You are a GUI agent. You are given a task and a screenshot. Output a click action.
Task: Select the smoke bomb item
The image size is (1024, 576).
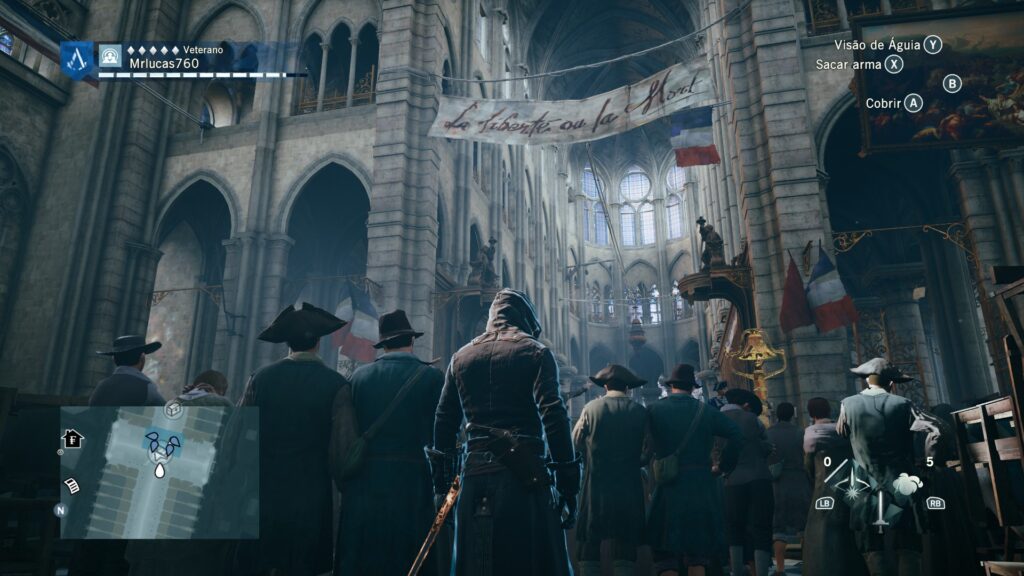[x=907, y=486]
